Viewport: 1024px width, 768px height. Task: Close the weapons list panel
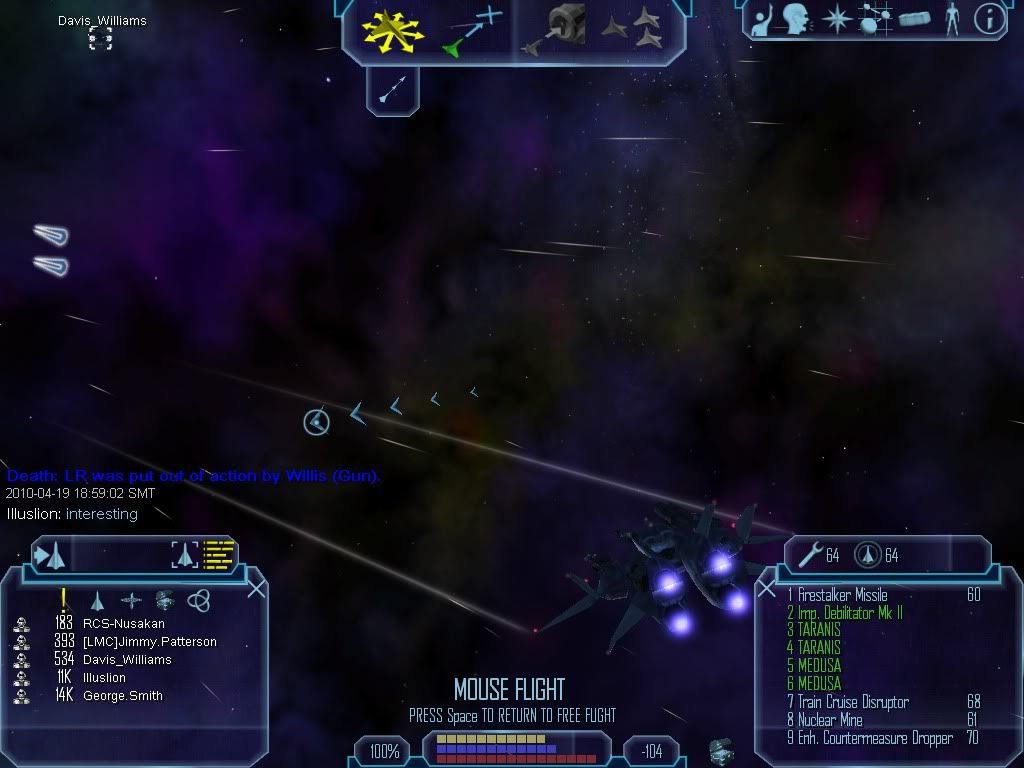click(766, 589)
